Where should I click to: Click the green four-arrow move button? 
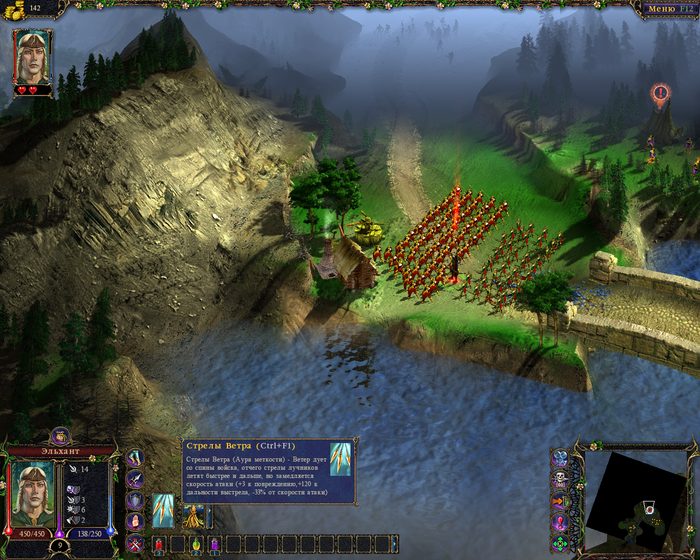click(560, 543)
